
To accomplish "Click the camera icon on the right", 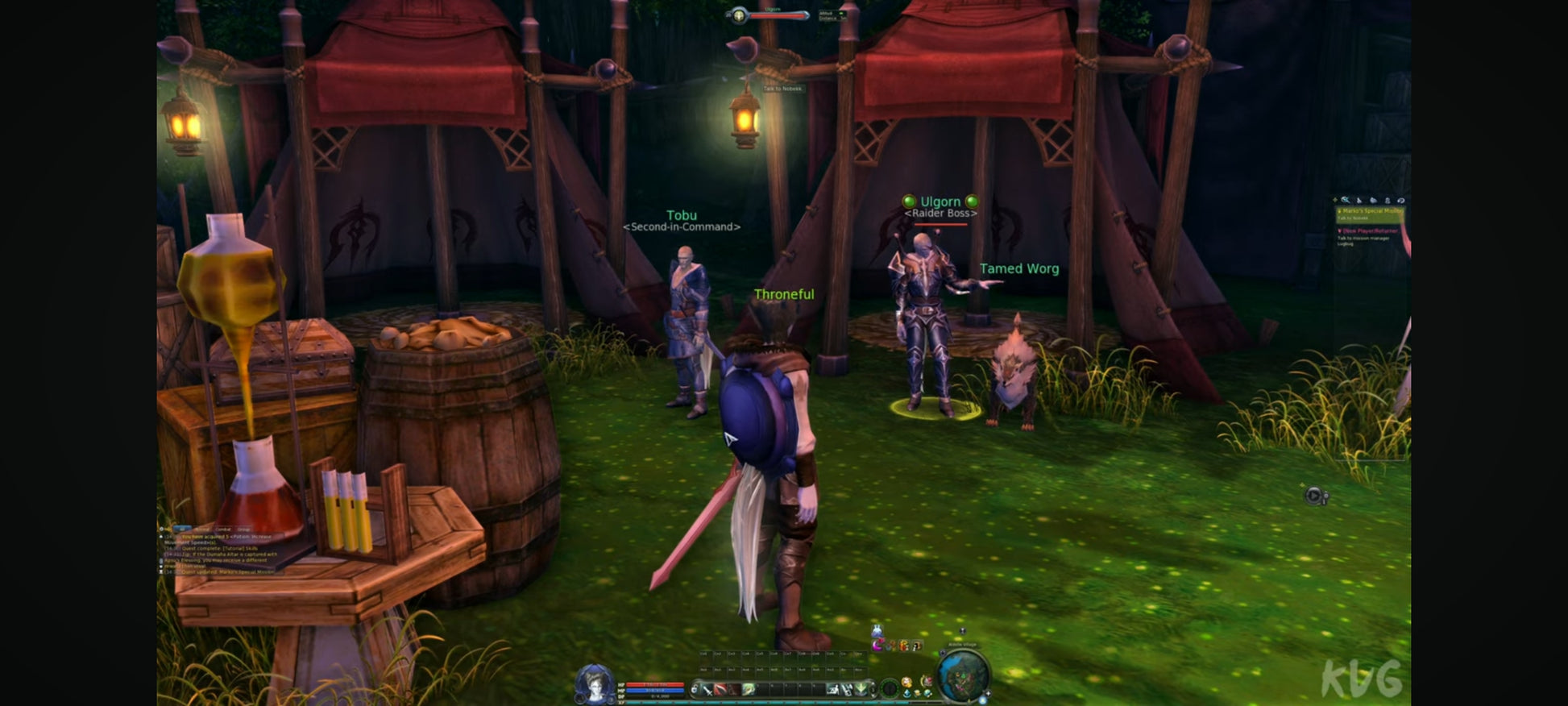I will pyautogui.click(x=1314, y=496).
